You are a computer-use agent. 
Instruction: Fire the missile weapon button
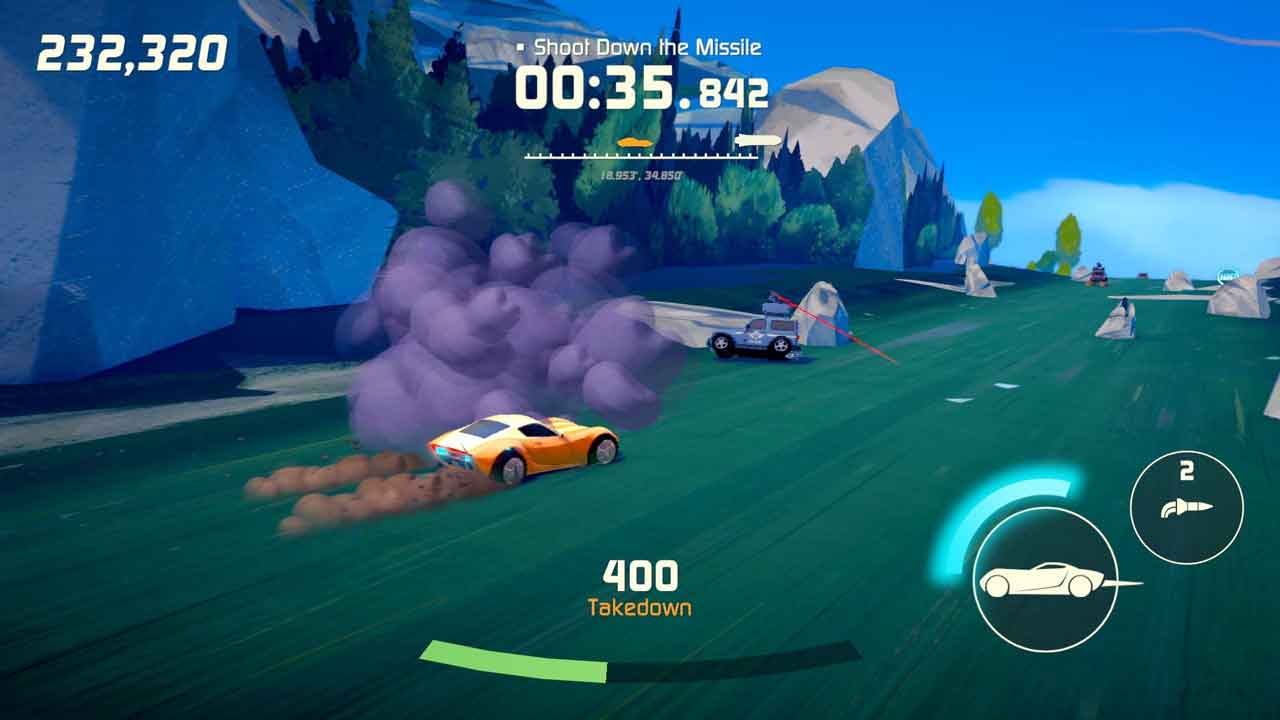pos(1186,507)
